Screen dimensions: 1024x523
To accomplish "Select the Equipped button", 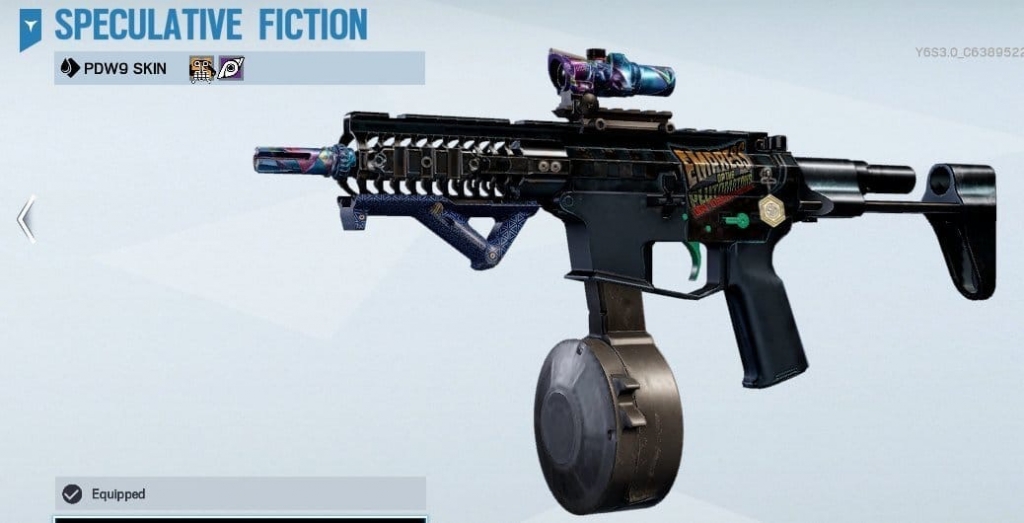I will coord(240,494).
